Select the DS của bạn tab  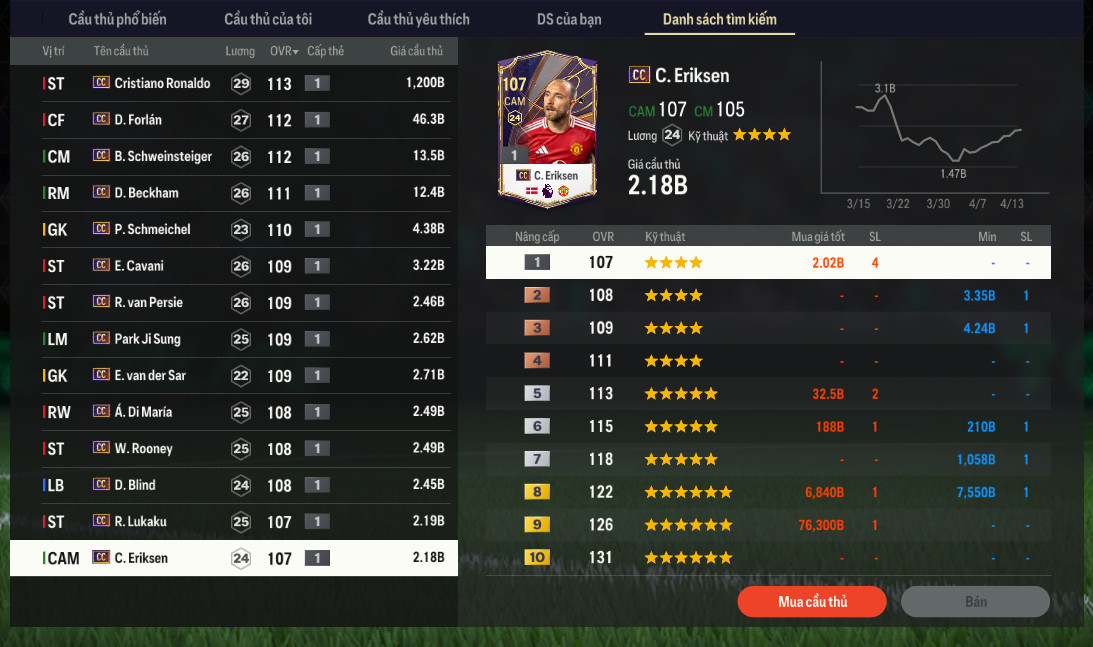pyautogui.click(x=566, y=19)
